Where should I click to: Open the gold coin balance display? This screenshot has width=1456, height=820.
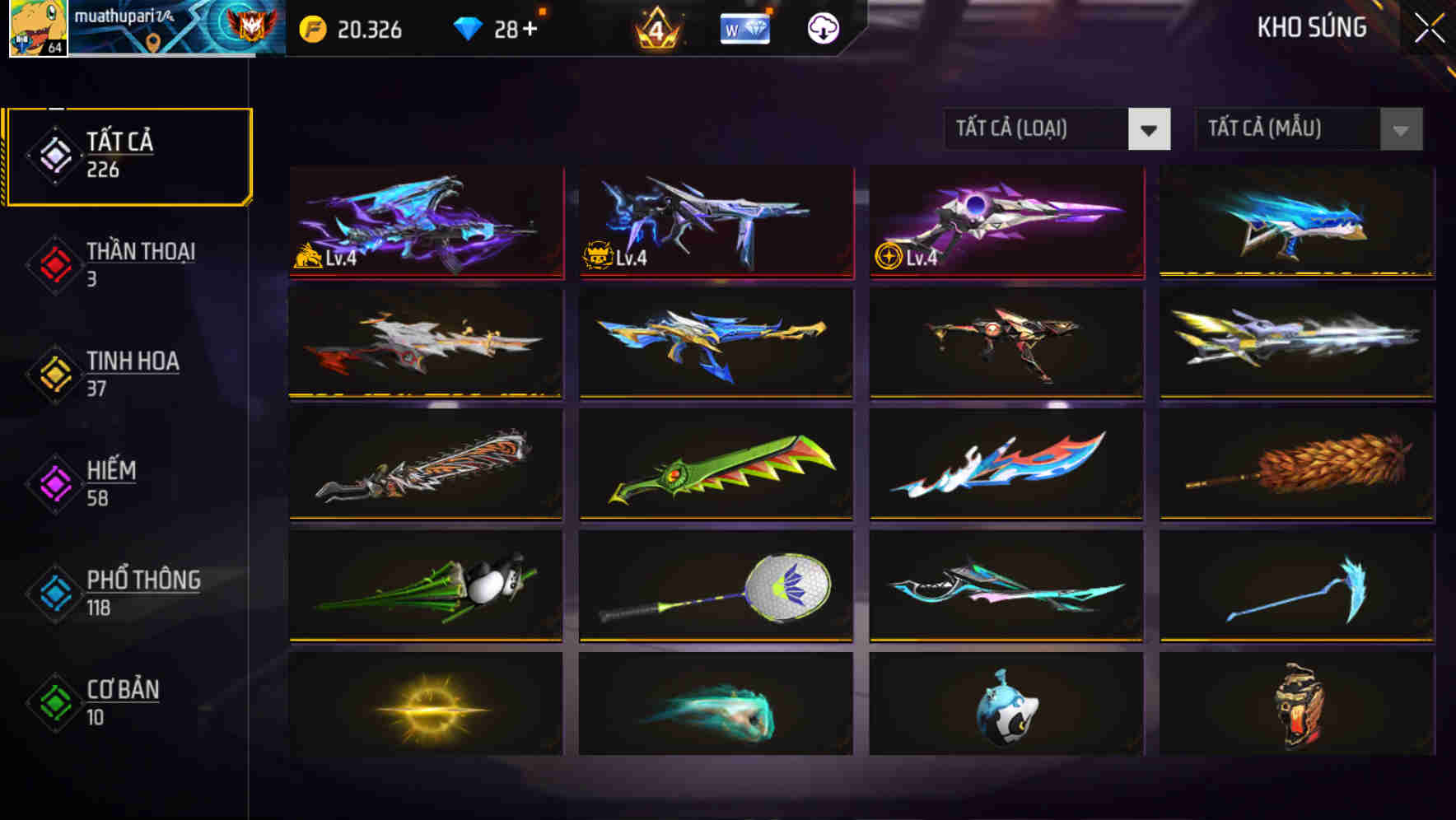point(354,30)
